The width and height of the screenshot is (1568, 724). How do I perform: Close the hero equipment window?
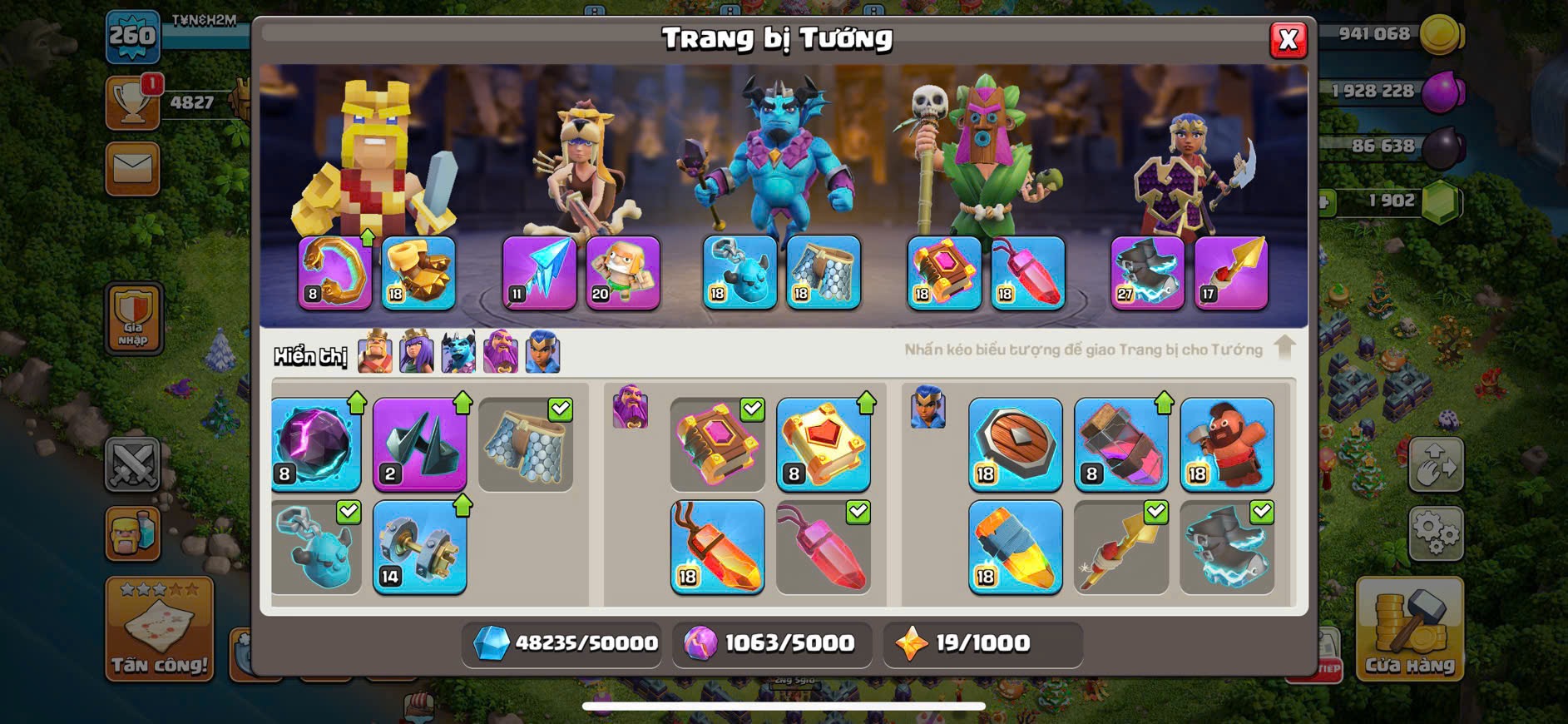click(x=1288, y=39)
